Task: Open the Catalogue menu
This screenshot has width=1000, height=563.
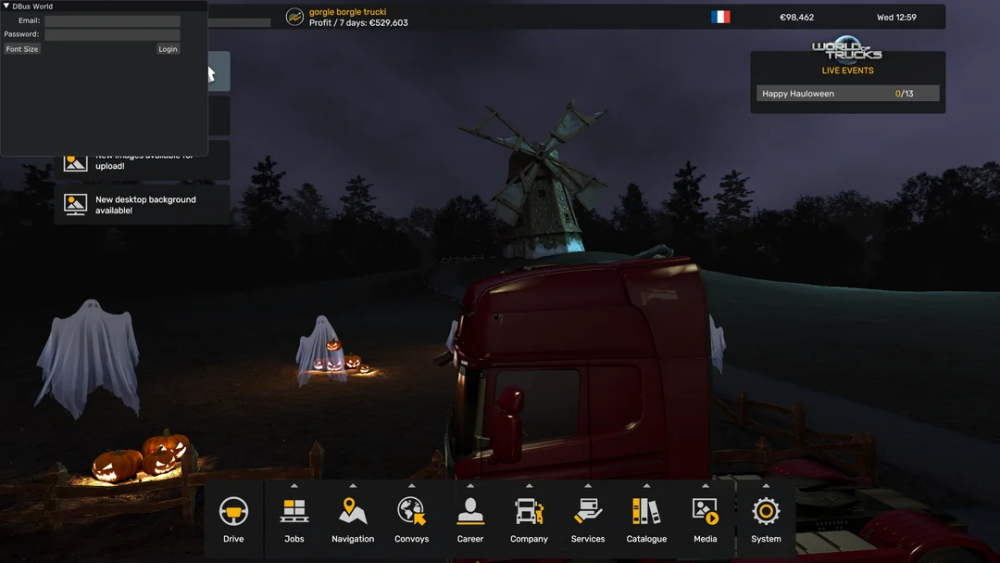Action: pyautogui.click(x=646, y=520)
